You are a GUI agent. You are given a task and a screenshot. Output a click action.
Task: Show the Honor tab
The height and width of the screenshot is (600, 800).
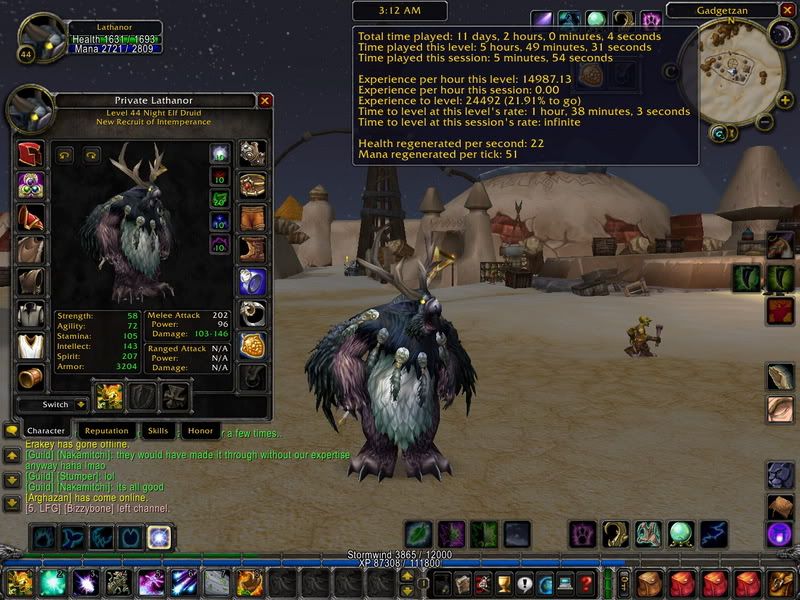tap(199, 431)
